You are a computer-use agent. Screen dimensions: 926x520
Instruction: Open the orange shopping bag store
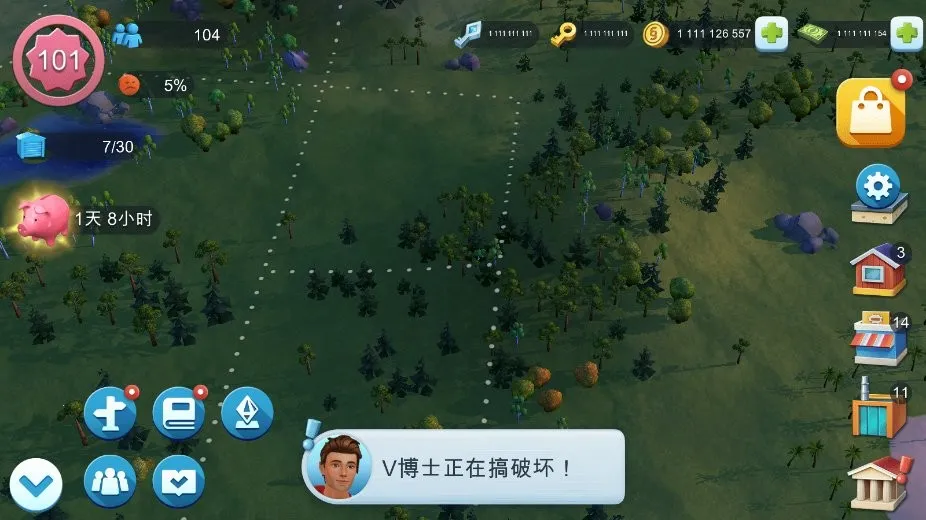click(x=870, y=112)
